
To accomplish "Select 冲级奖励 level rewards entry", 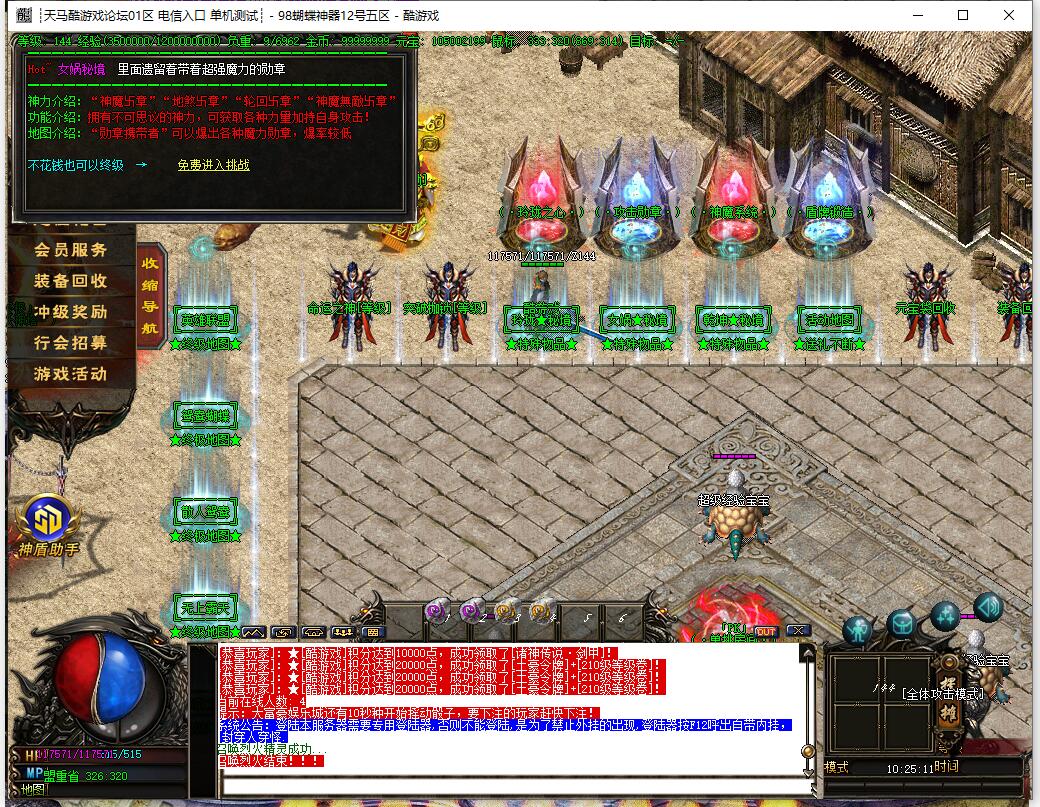I will (x=70, y=312).
